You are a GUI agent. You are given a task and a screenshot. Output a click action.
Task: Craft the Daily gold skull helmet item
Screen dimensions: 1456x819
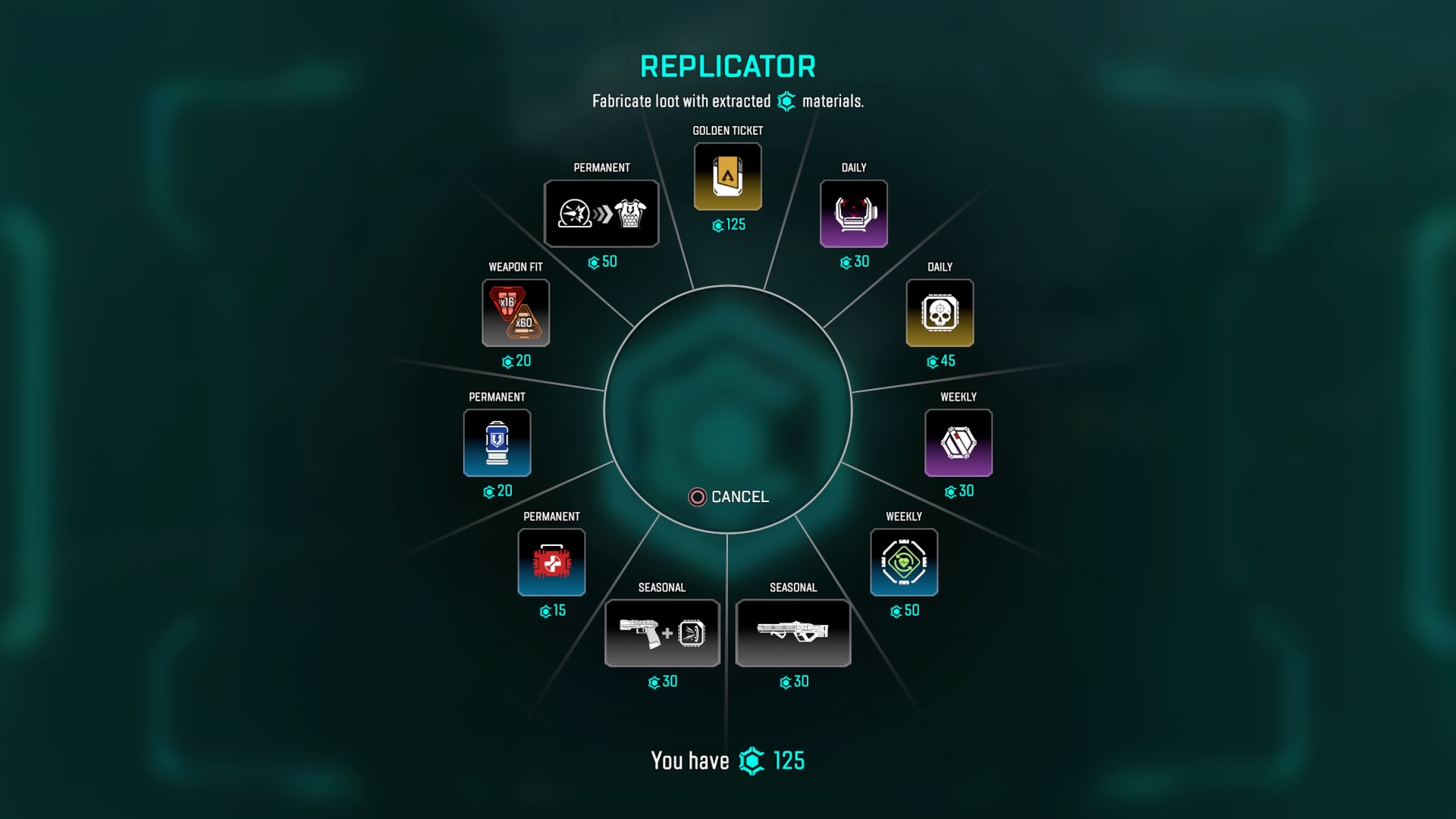pyautogui.click(x=940, y=313)
